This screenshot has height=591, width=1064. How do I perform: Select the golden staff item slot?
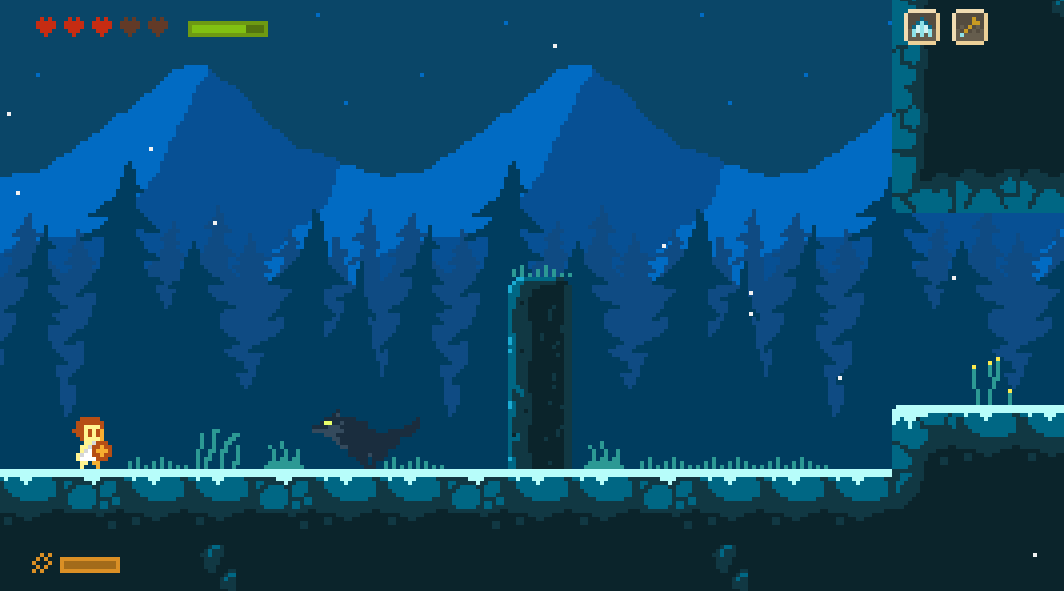point(969,27)
